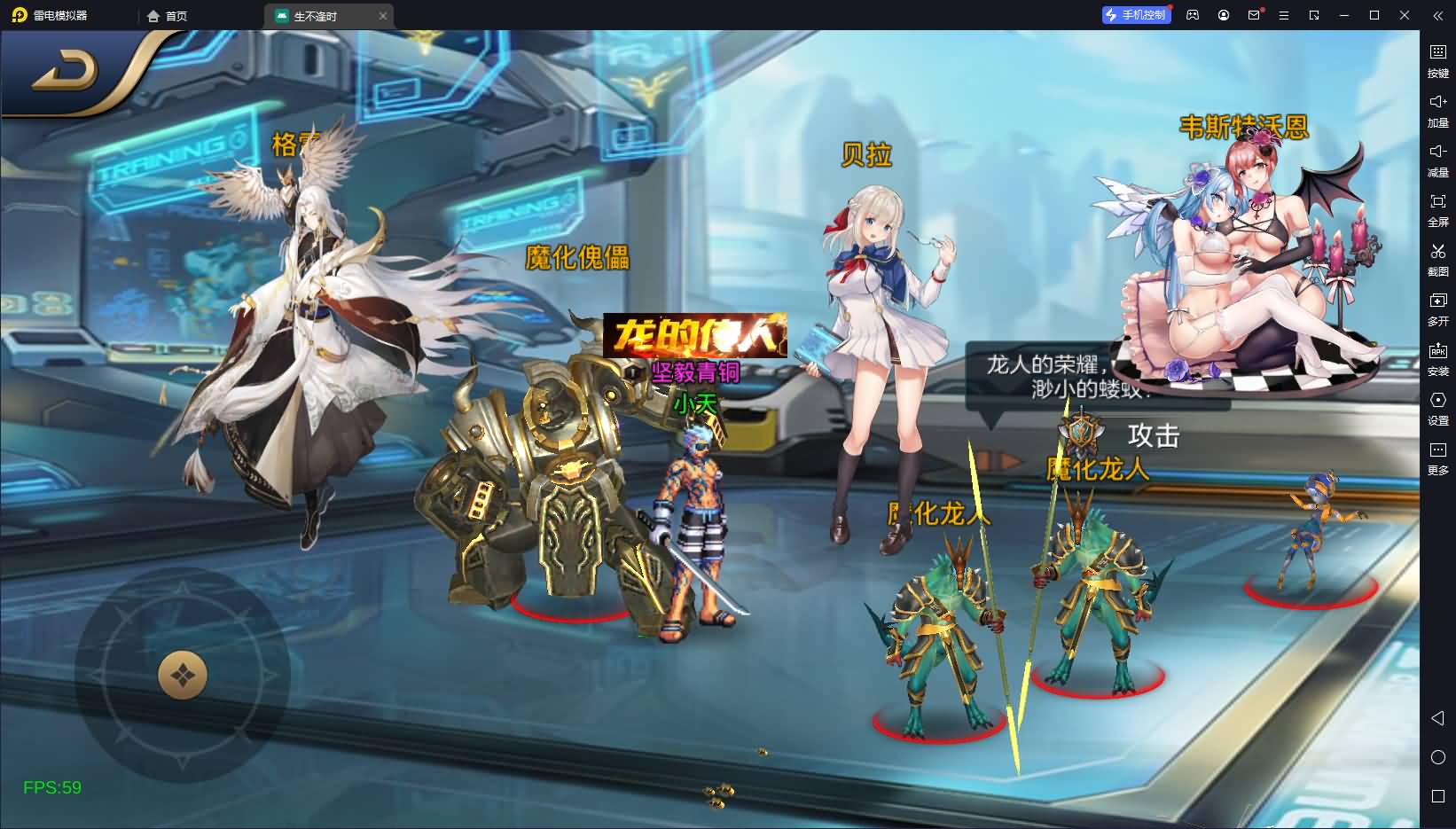This screenshot has width=1456, height=829.
Task: Choose the 攻击 attack prompt
Action: click(x=1152, y=435)
